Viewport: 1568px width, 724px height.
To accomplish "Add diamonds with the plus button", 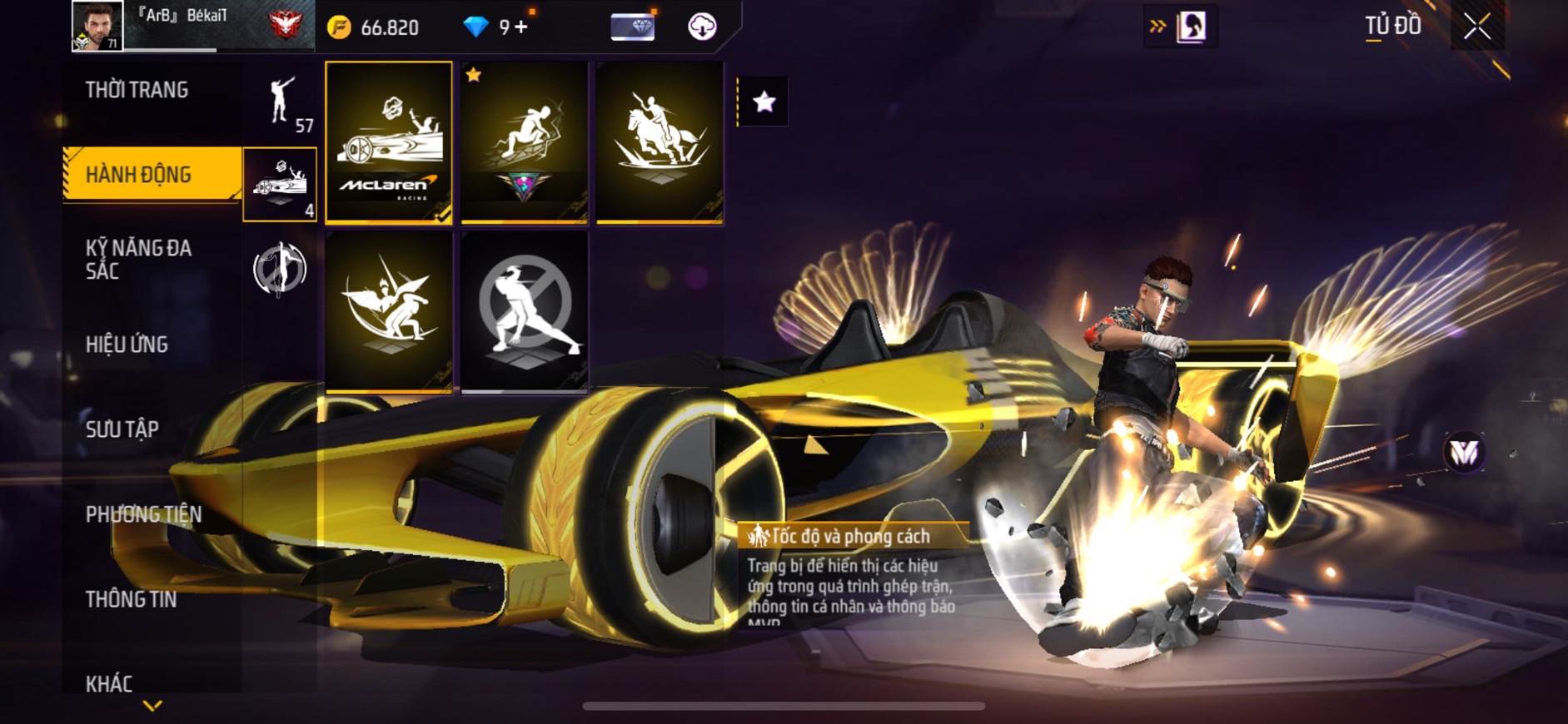I will [521, 27].
